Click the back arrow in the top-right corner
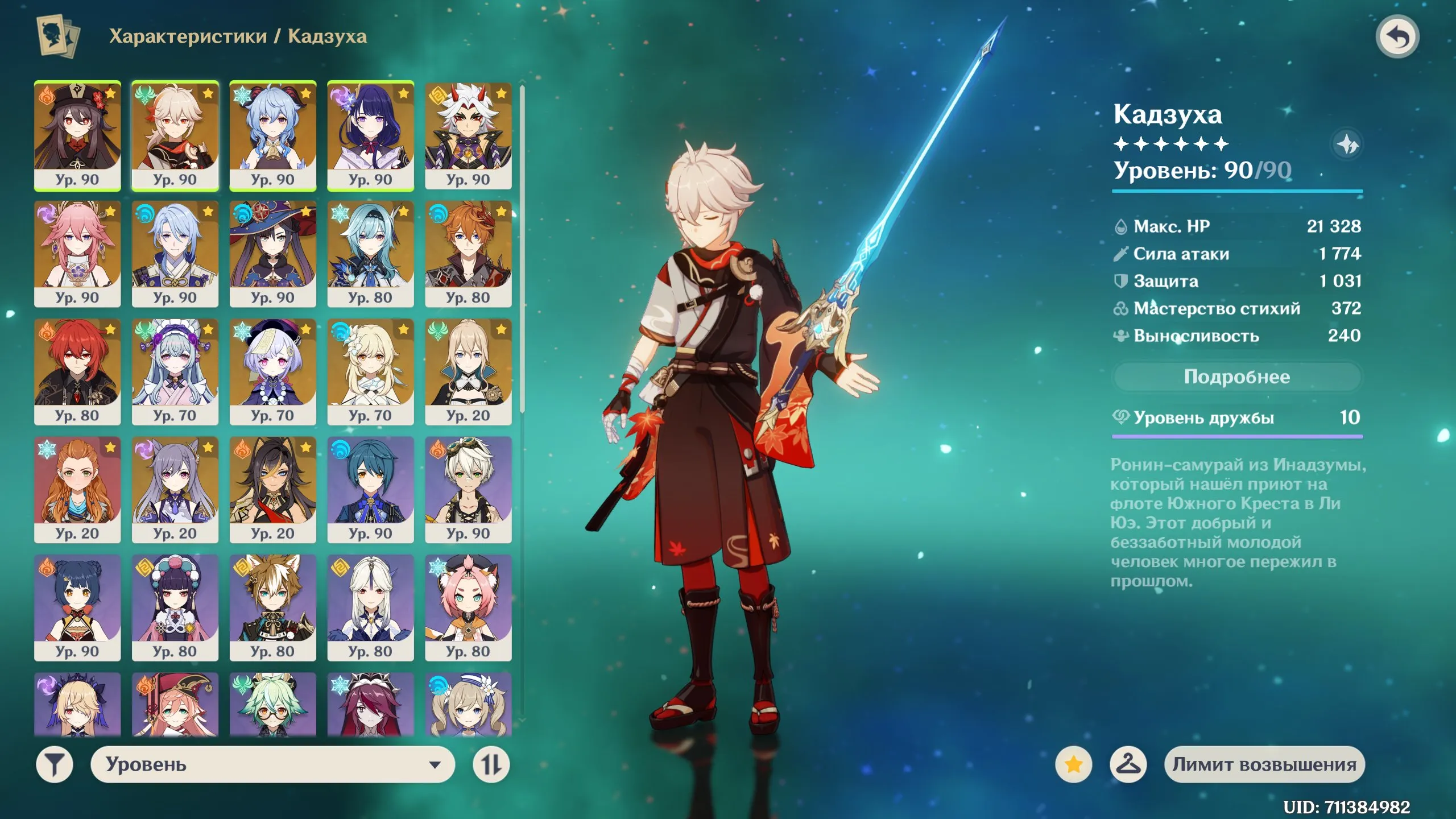This screenshot has width=1456, height=819. [x=1397, y=36]
